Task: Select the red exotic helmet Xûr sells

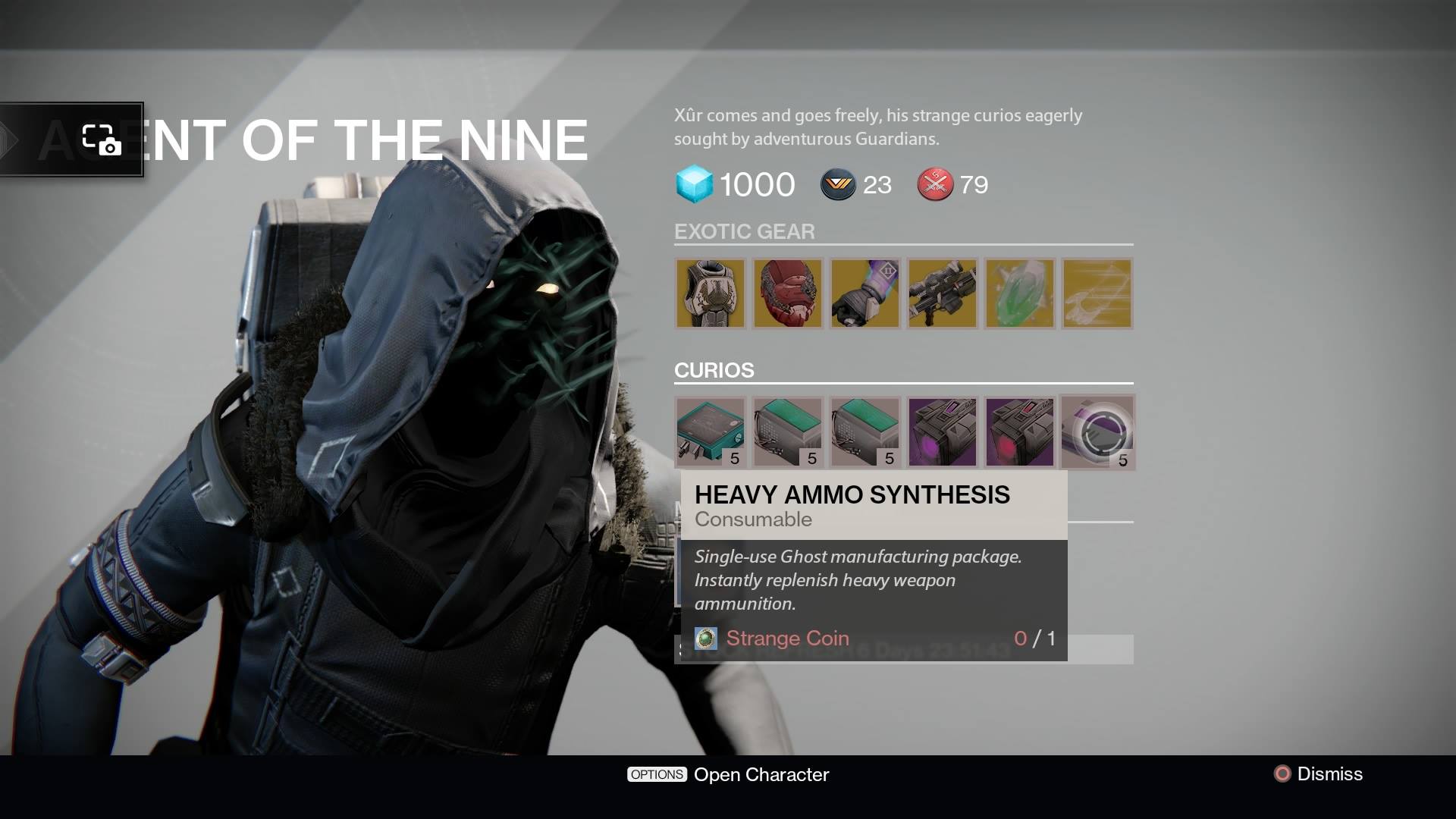Action: point(788,293)
